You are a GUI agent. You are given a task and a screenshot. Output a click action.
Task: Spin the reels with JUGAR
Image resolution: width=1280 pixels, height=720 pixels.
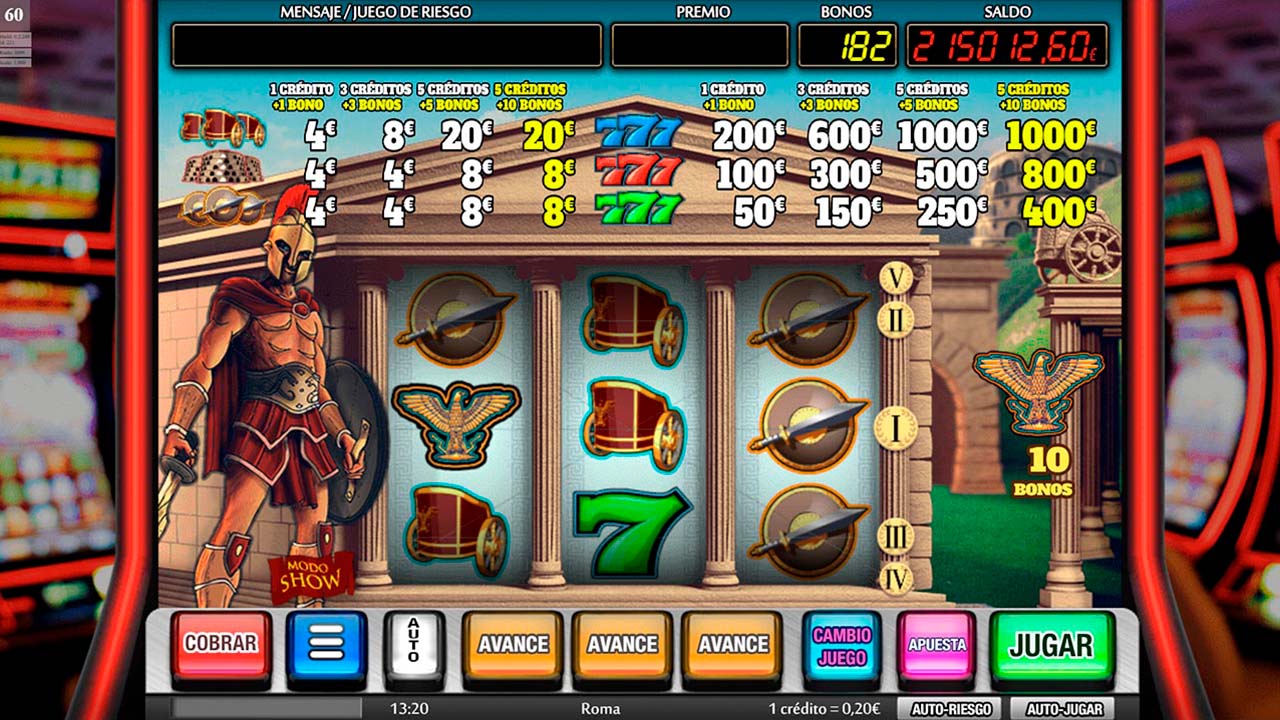point(1051,645)
